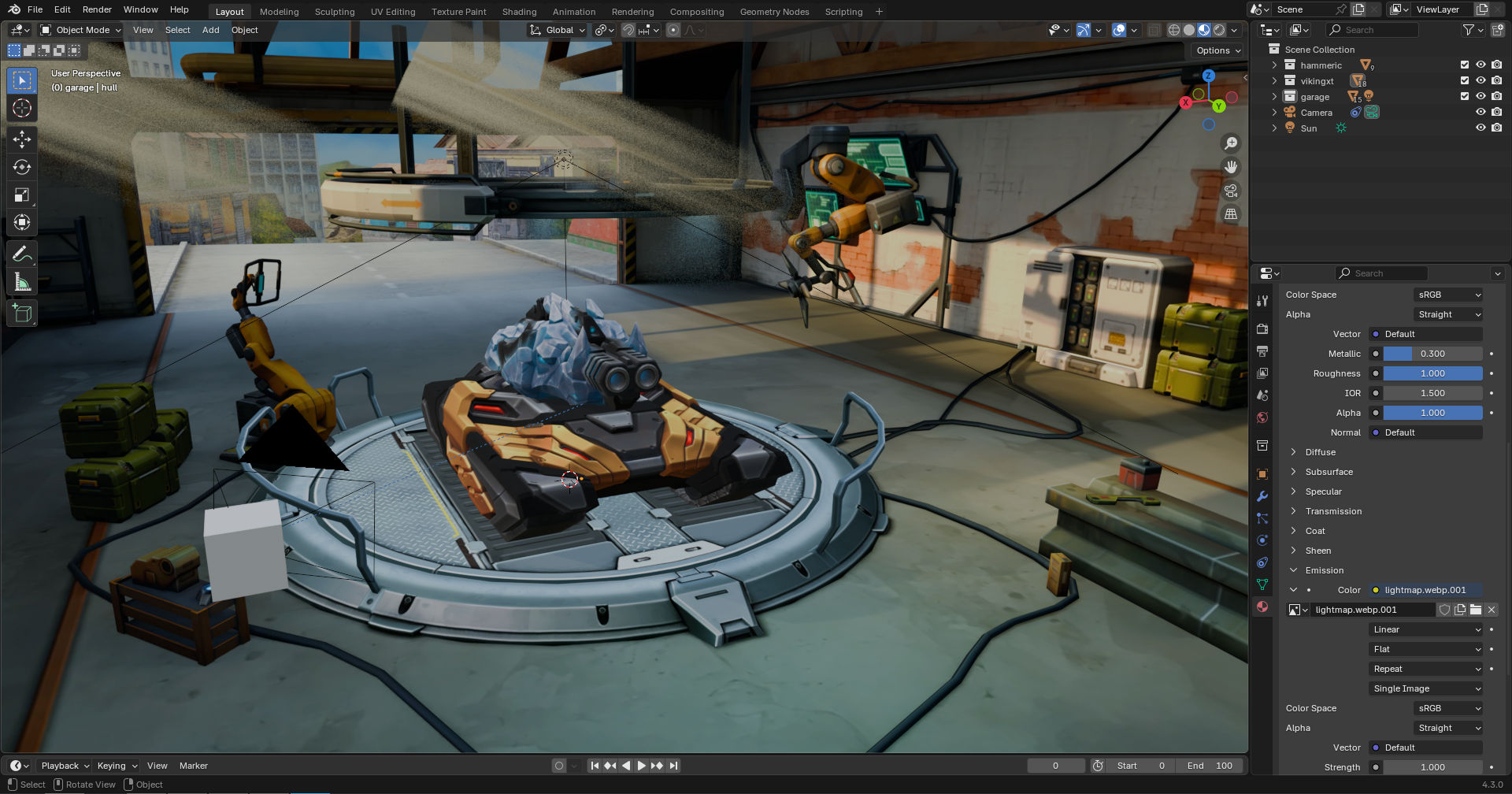Select the Rotate tool in toolbar
This screenshot has height=794, width=1512.
(x=22, y=167)
